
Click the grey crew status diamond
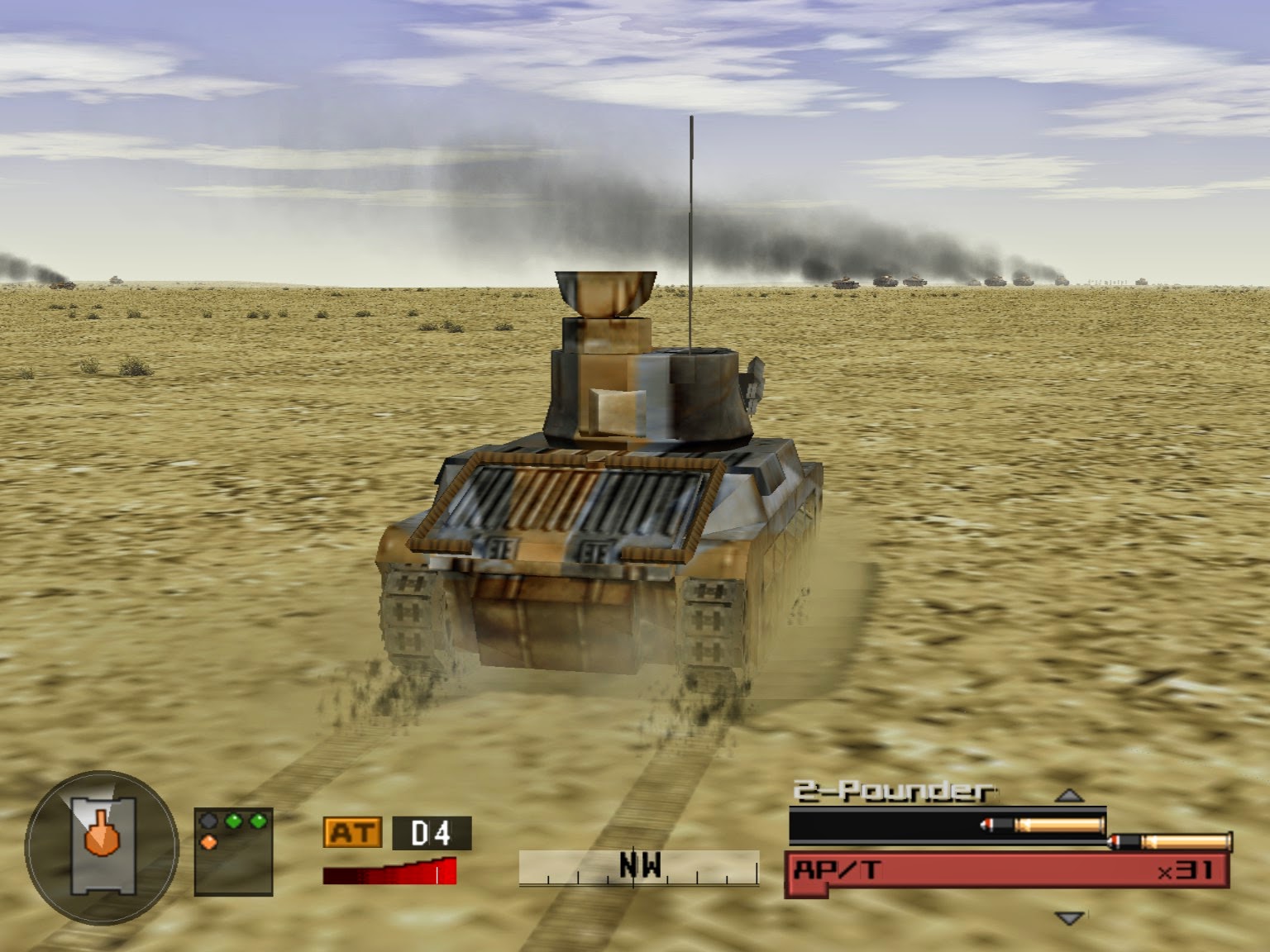(x=208, y=821)
